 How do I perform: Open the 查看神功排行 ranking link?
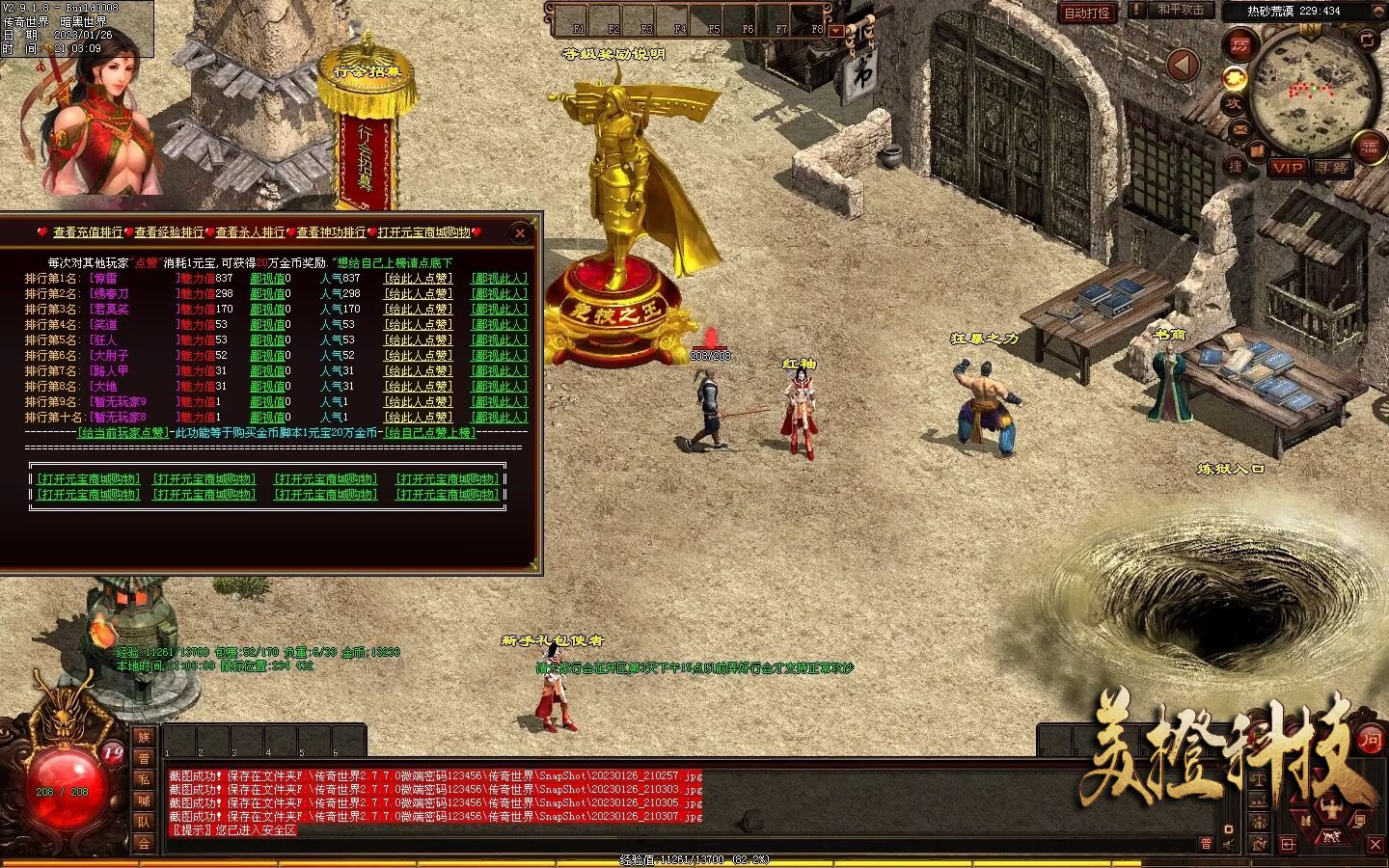pyautogui.click(x=331, y=232)
